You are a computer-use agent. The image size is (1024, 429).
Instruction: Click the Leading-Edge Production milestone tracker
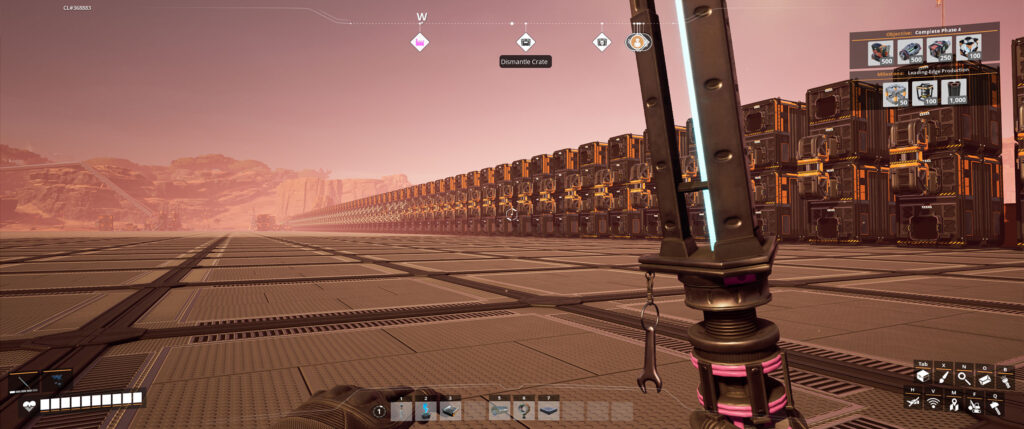923,72
